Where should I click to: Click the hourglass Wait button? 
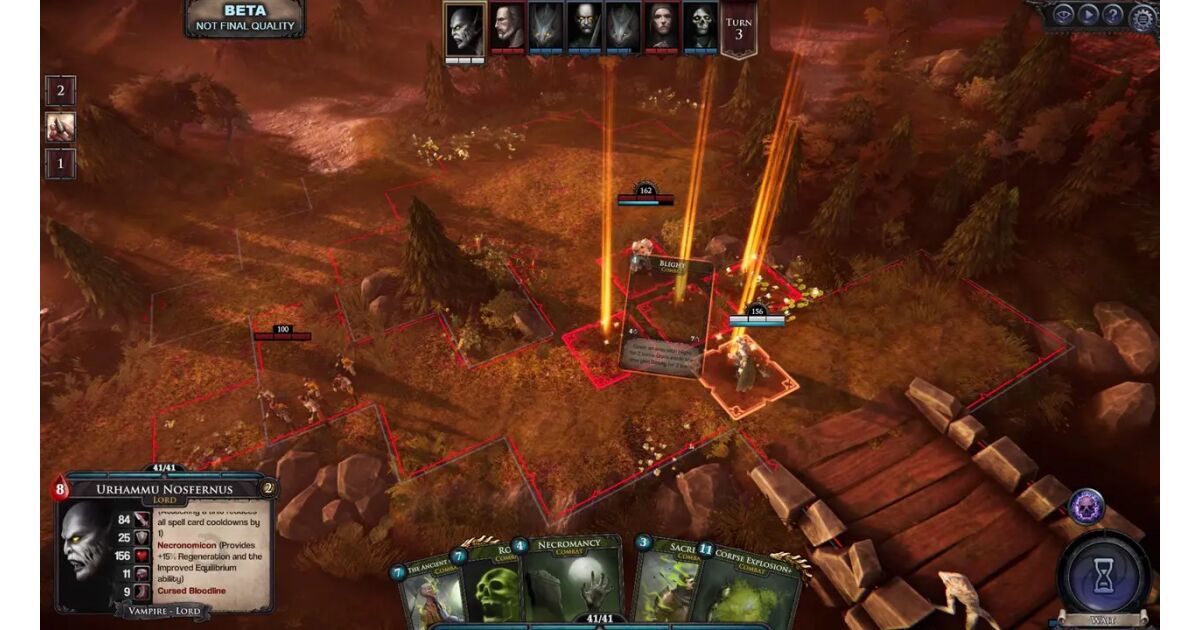pos(1103,578)
